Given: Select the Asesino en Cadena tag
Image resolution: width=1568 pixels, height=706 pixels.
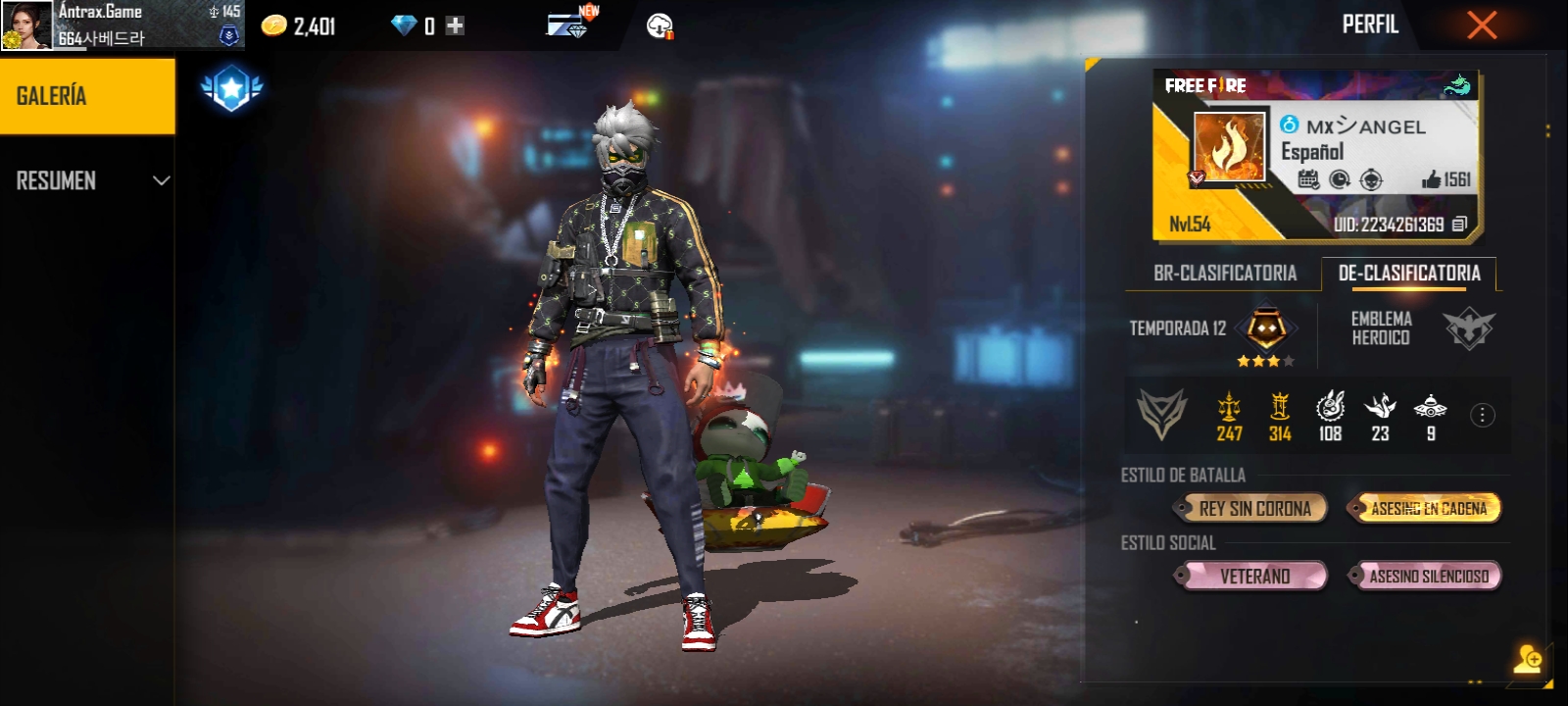Looking at the screenshot, I should 1426,508.
